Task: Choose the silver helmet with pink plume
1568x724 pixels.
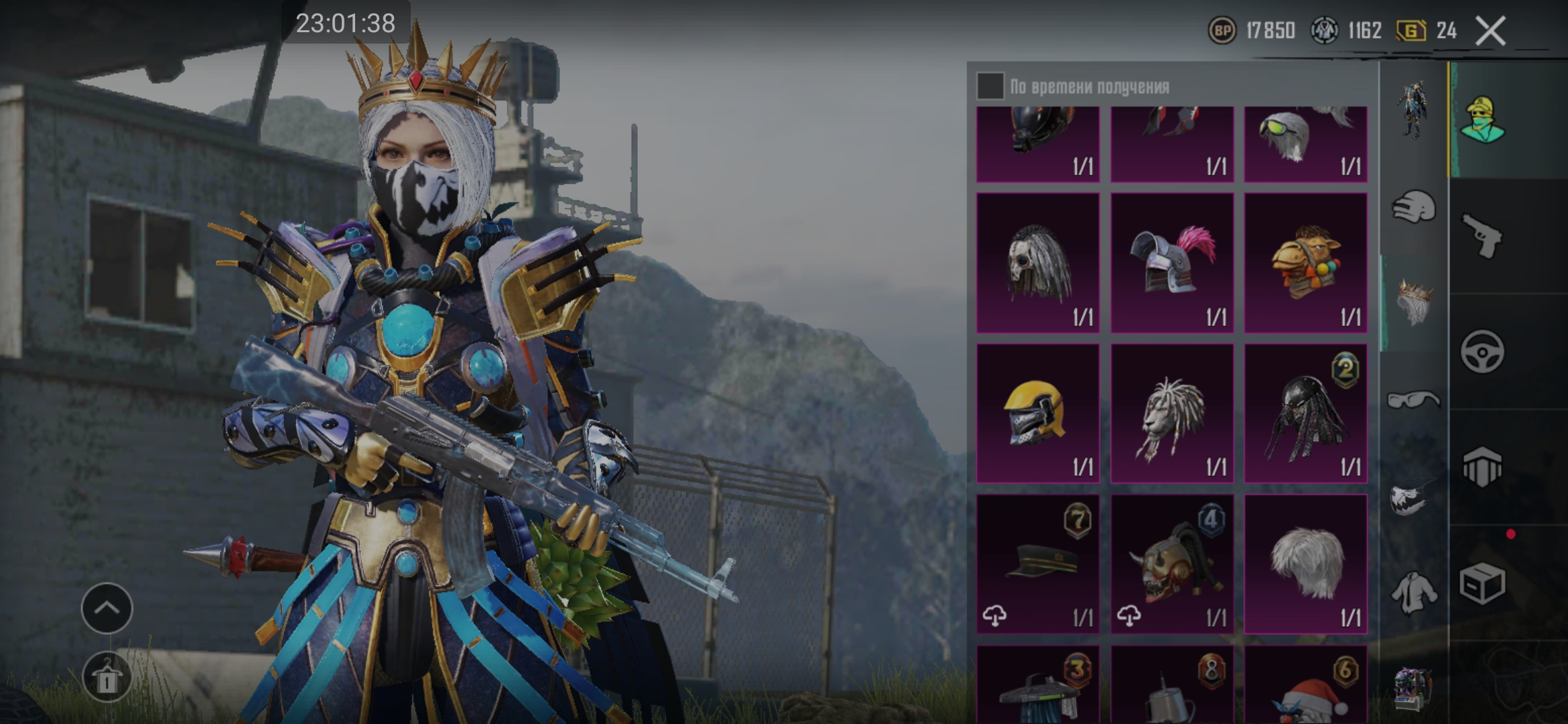Action: (x=1172, y=263)
